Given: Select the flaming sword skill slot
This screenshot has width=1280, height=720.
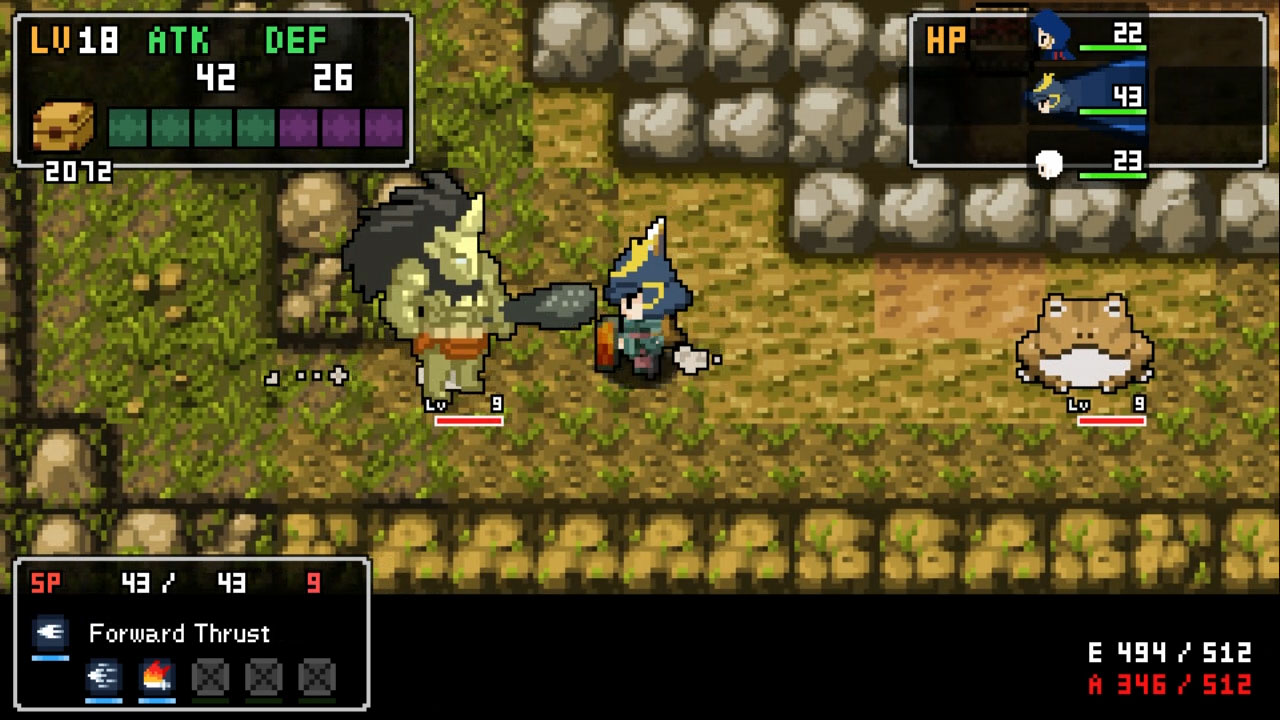Looking at the screenshot, I should [x=157, y=677].
